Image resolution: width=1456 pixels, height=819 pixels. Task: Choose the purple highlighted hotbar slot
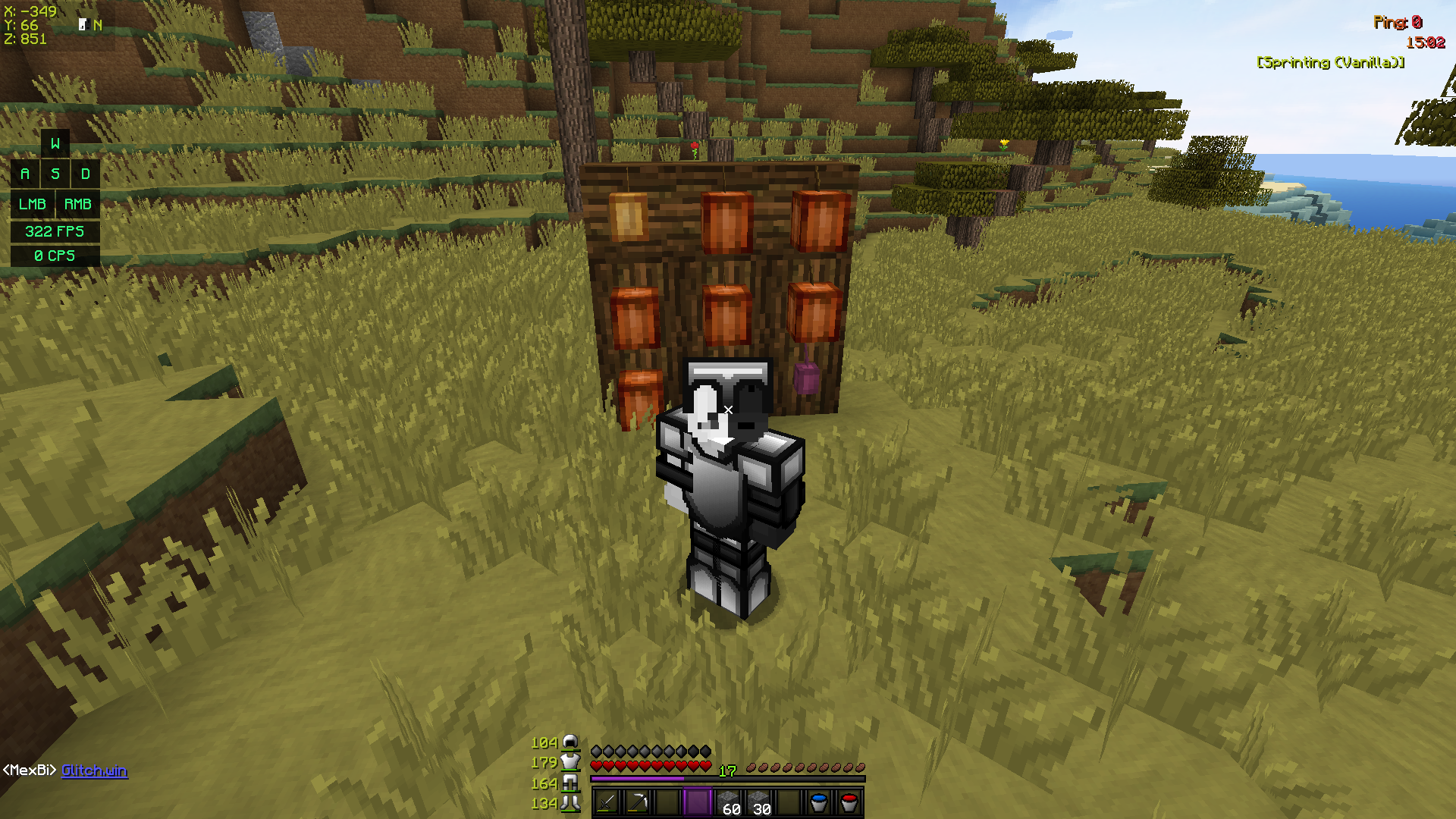[x=698, y=802]
